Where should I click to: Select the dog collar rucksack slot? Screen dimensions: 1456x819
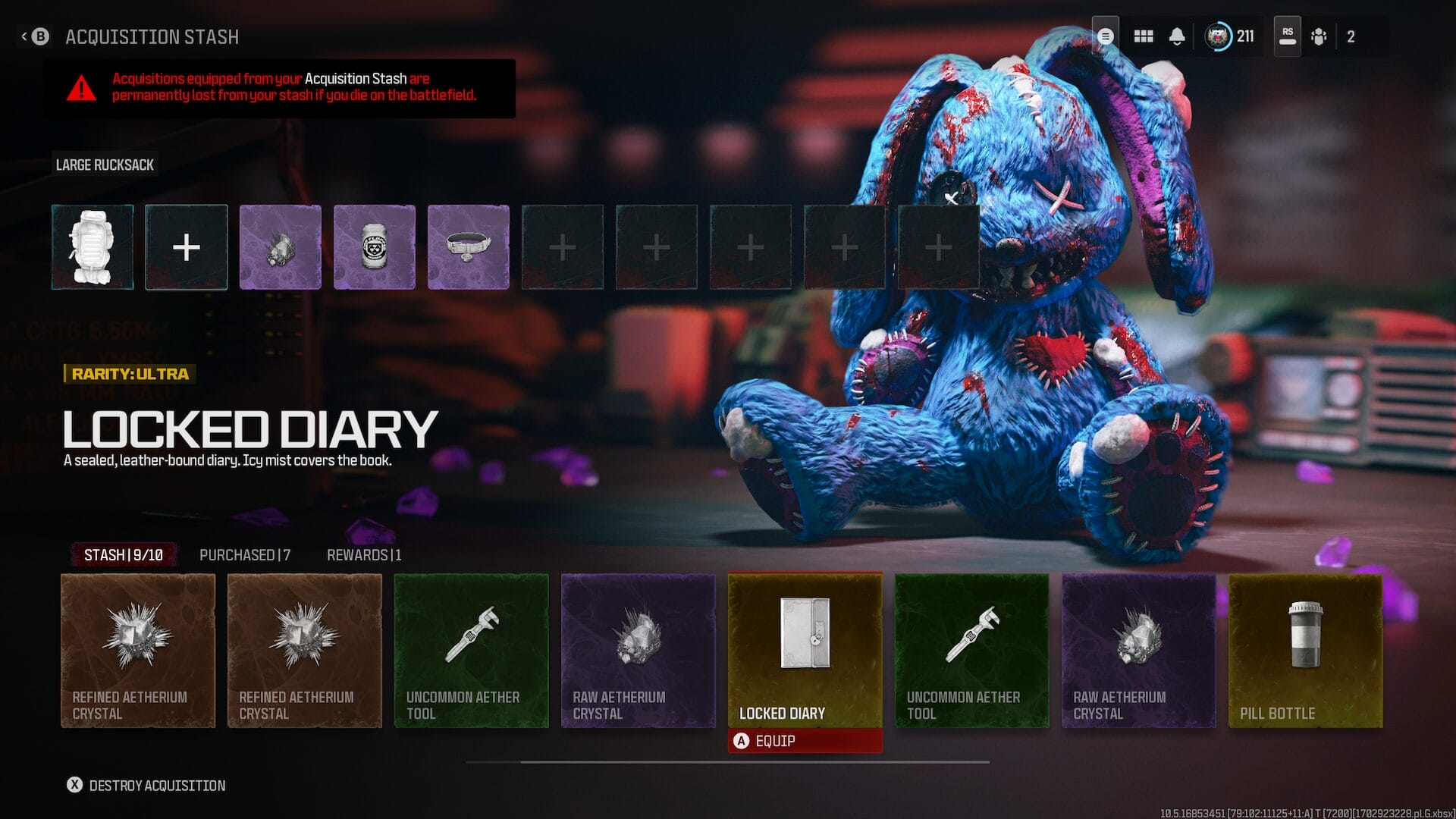[x=469, y=247]
